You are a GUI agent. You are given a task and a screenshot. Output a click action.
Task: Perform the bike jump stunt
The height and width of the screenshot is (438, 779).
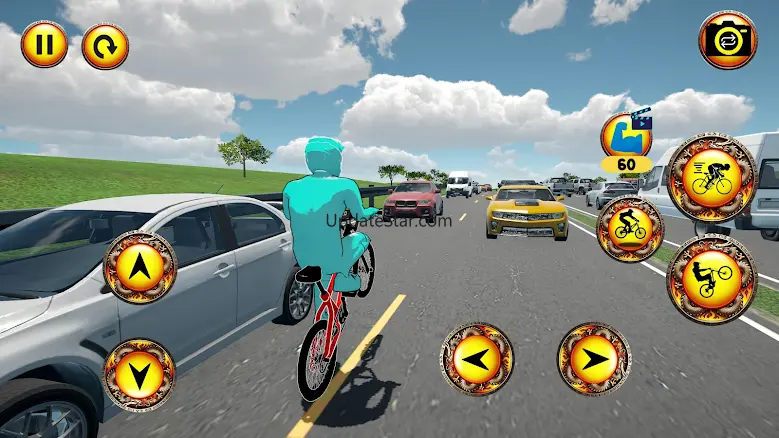[x=630, y=229]
